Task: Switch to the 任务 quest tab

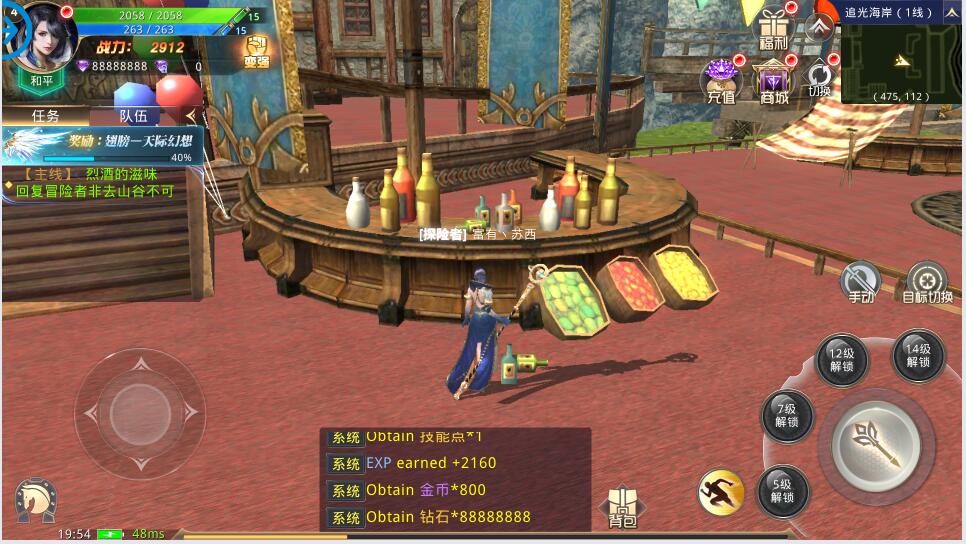Action: (47, 116)
